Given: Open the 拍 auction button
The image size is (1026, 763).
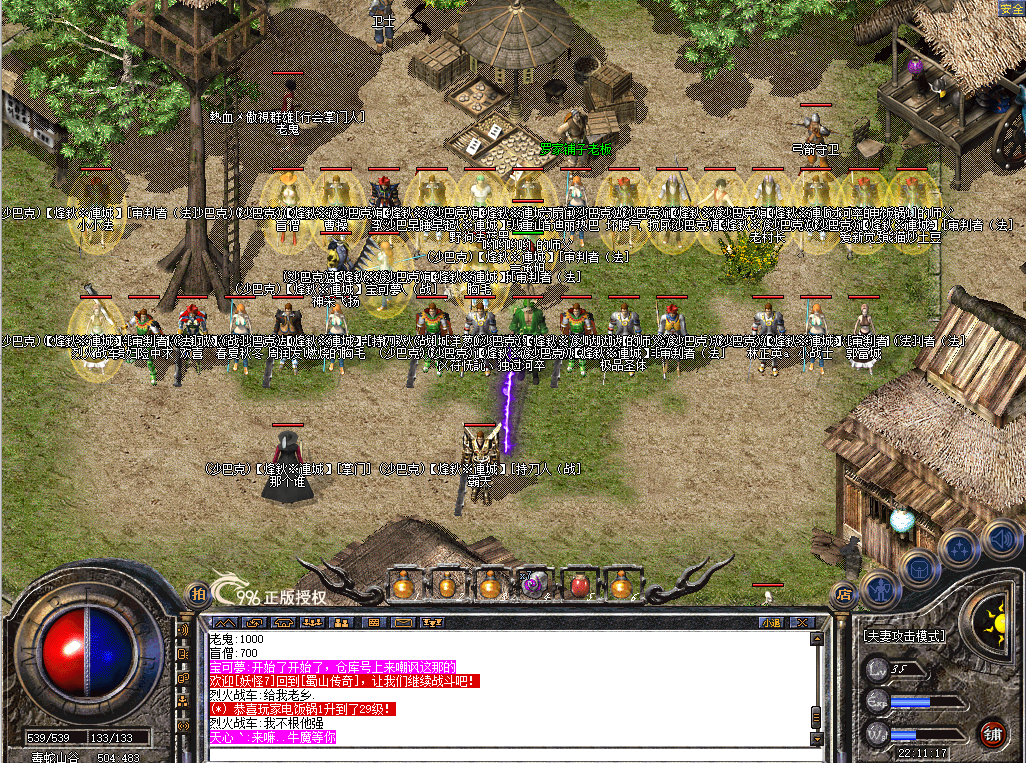Looking at the screenshot, I should 197,593.
